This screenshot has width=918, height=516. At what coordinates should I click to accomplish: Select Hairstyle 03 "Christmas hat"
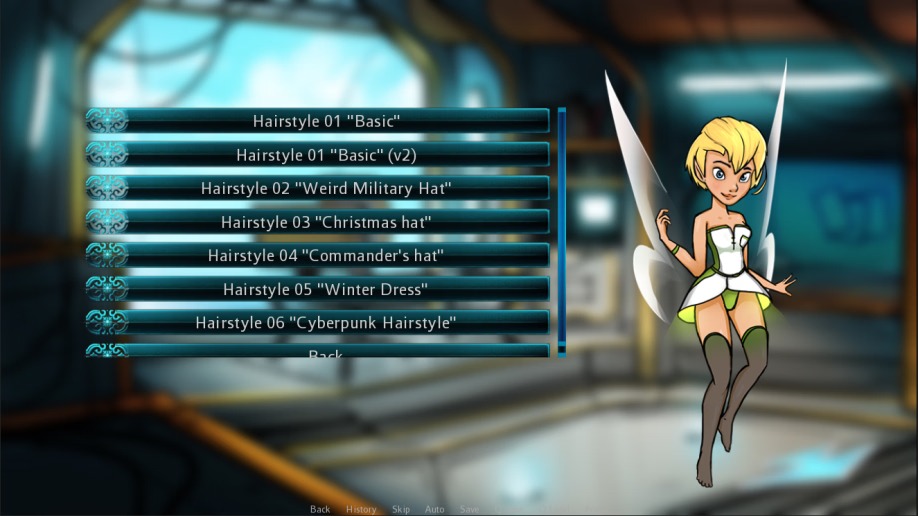(326, 222)
